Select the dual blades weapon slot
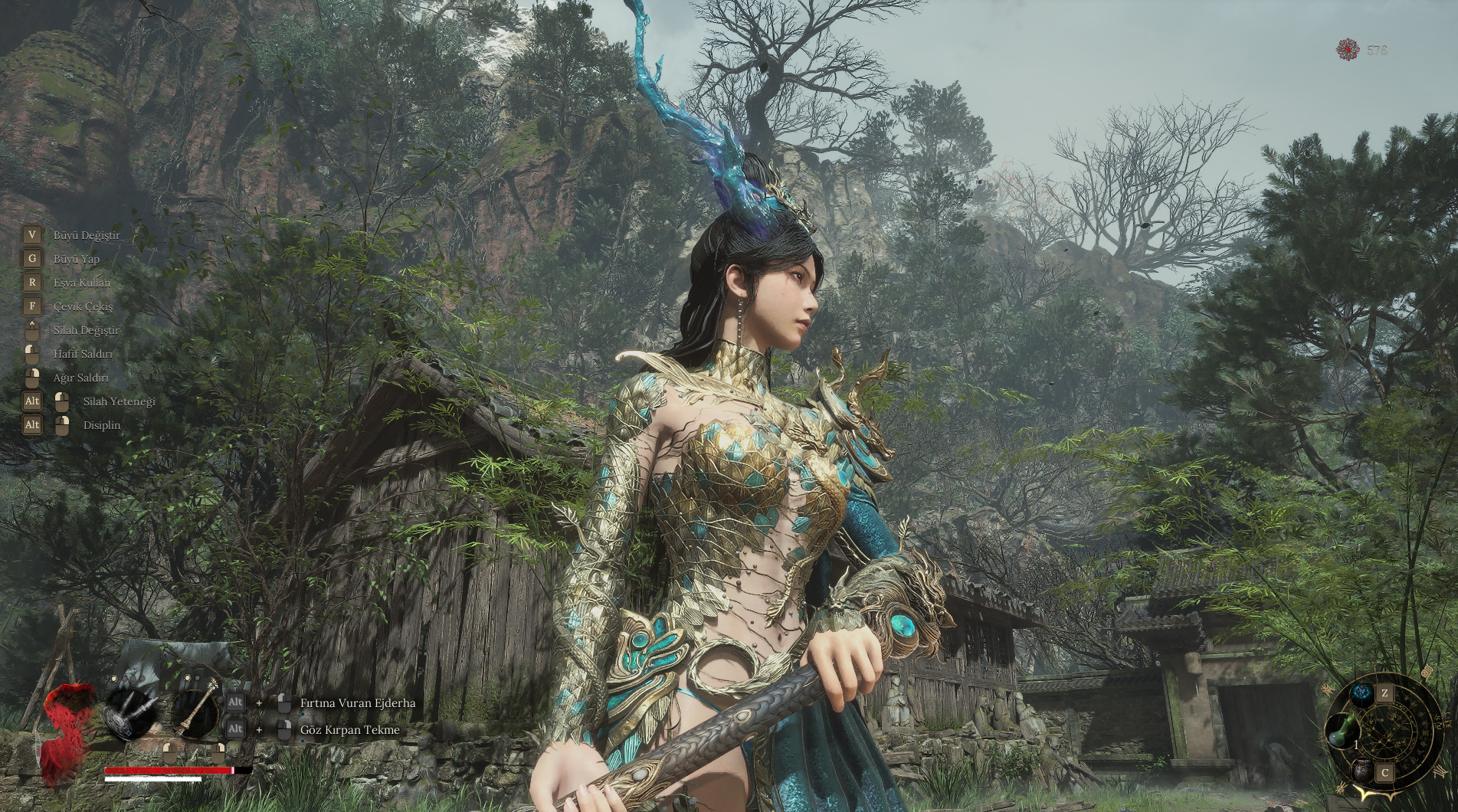Viewport: 1458px width, 812px height. pyautogui.click(x=128, y=712)
